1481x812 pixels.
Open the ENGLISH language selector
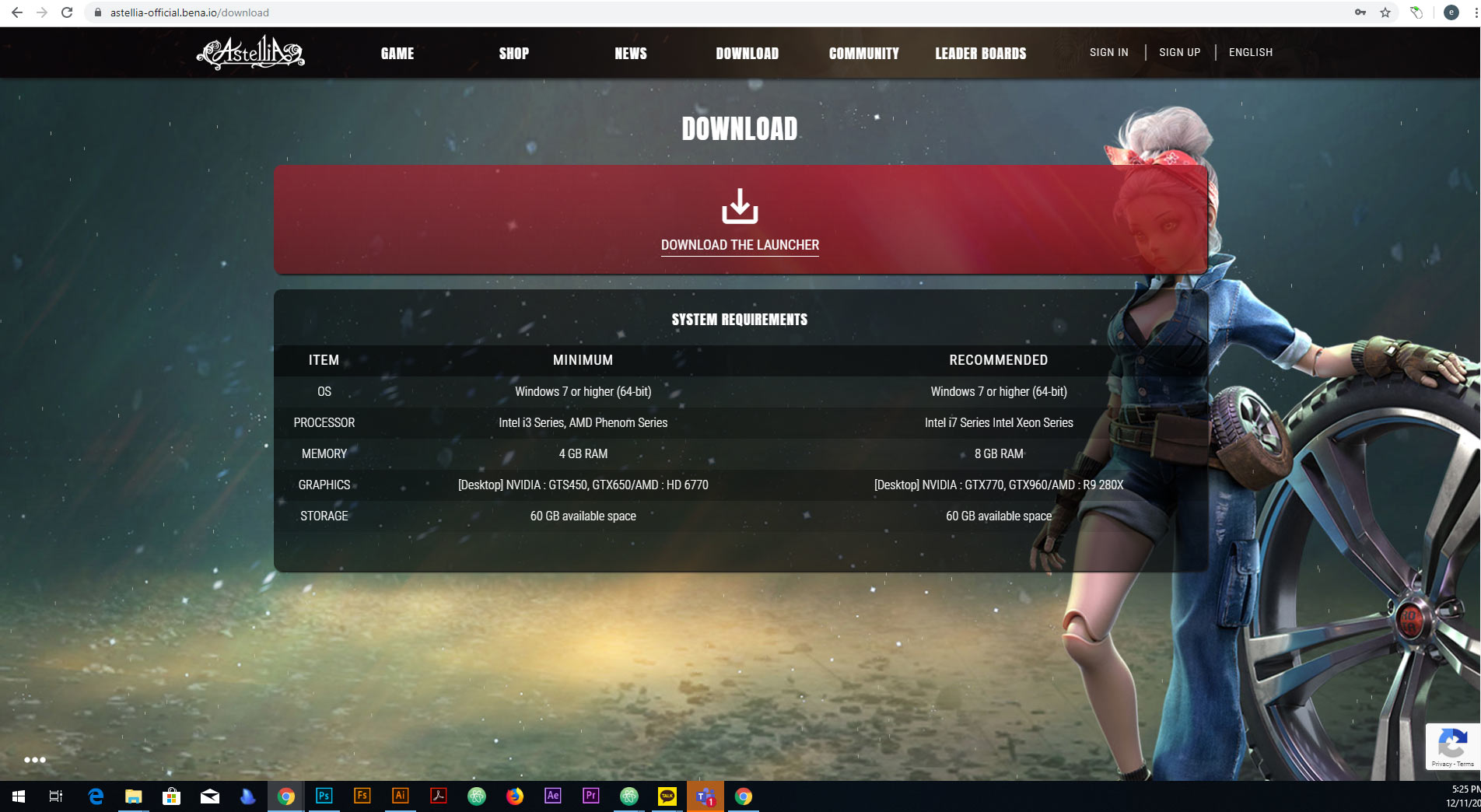tap(1250, 52)
